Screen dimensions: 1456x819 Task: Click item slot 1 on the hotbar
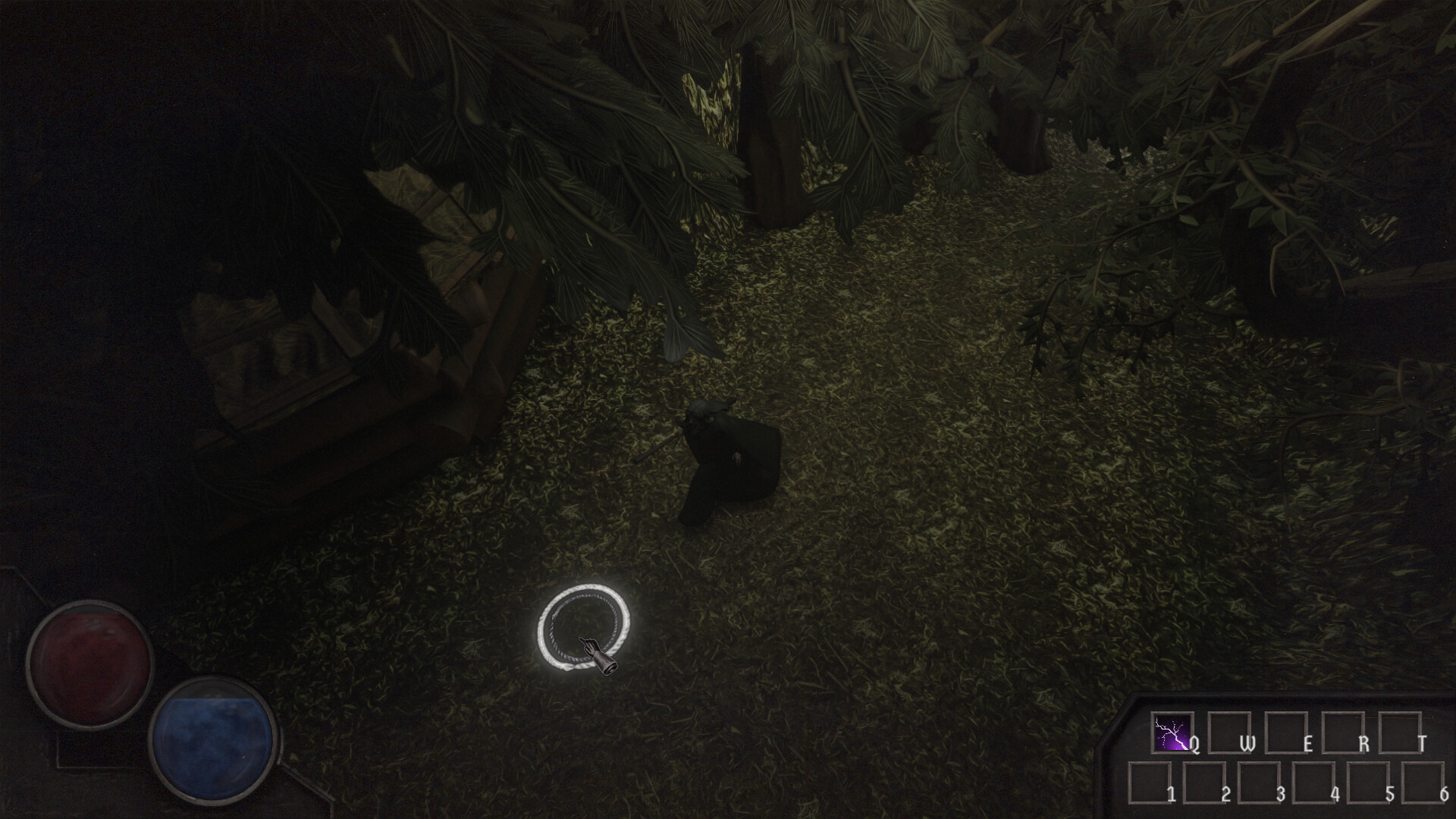coord(1150,783)
